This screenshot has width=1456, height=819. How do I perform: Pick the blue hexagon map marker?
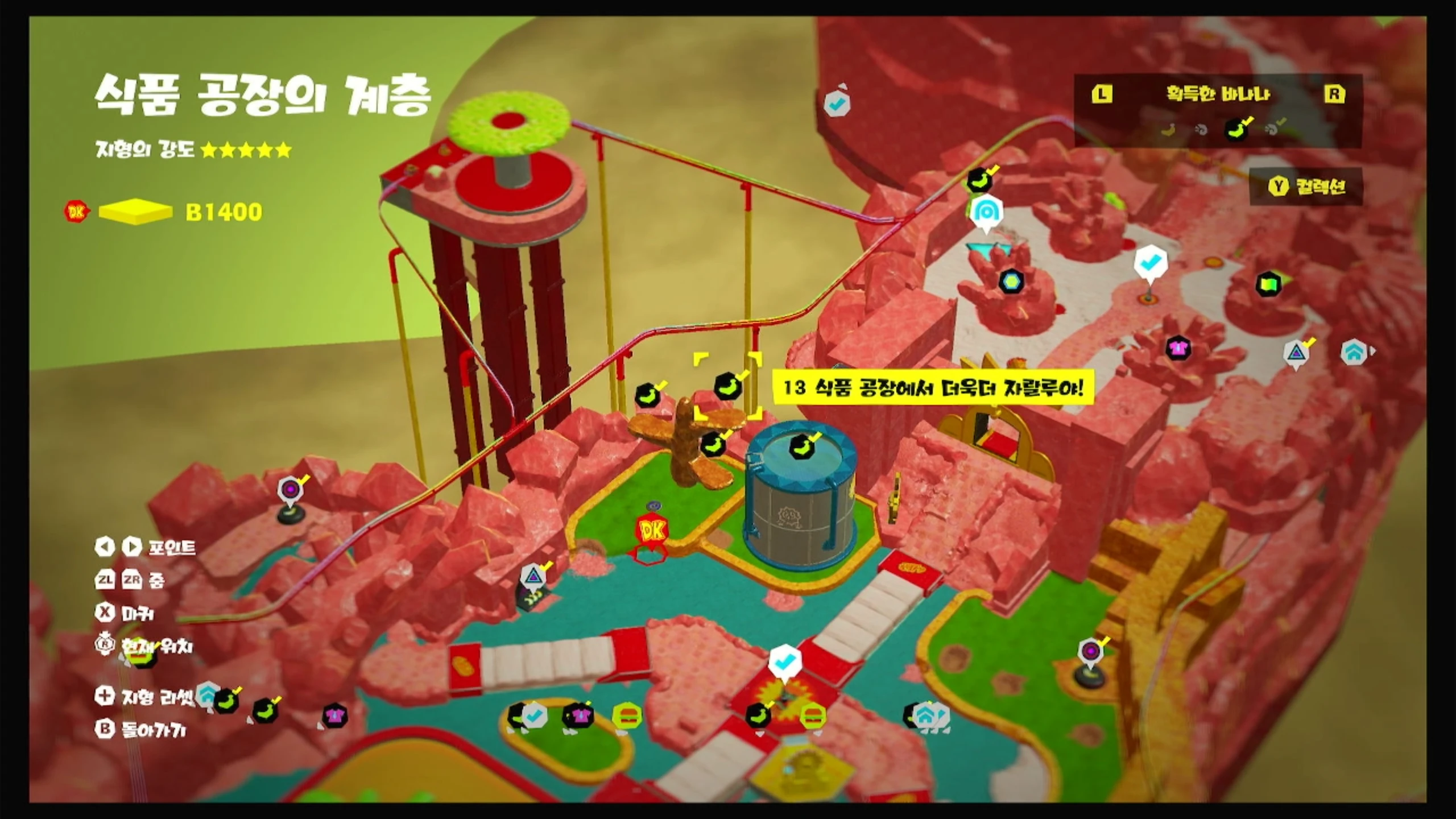(x=1011, y=280)
